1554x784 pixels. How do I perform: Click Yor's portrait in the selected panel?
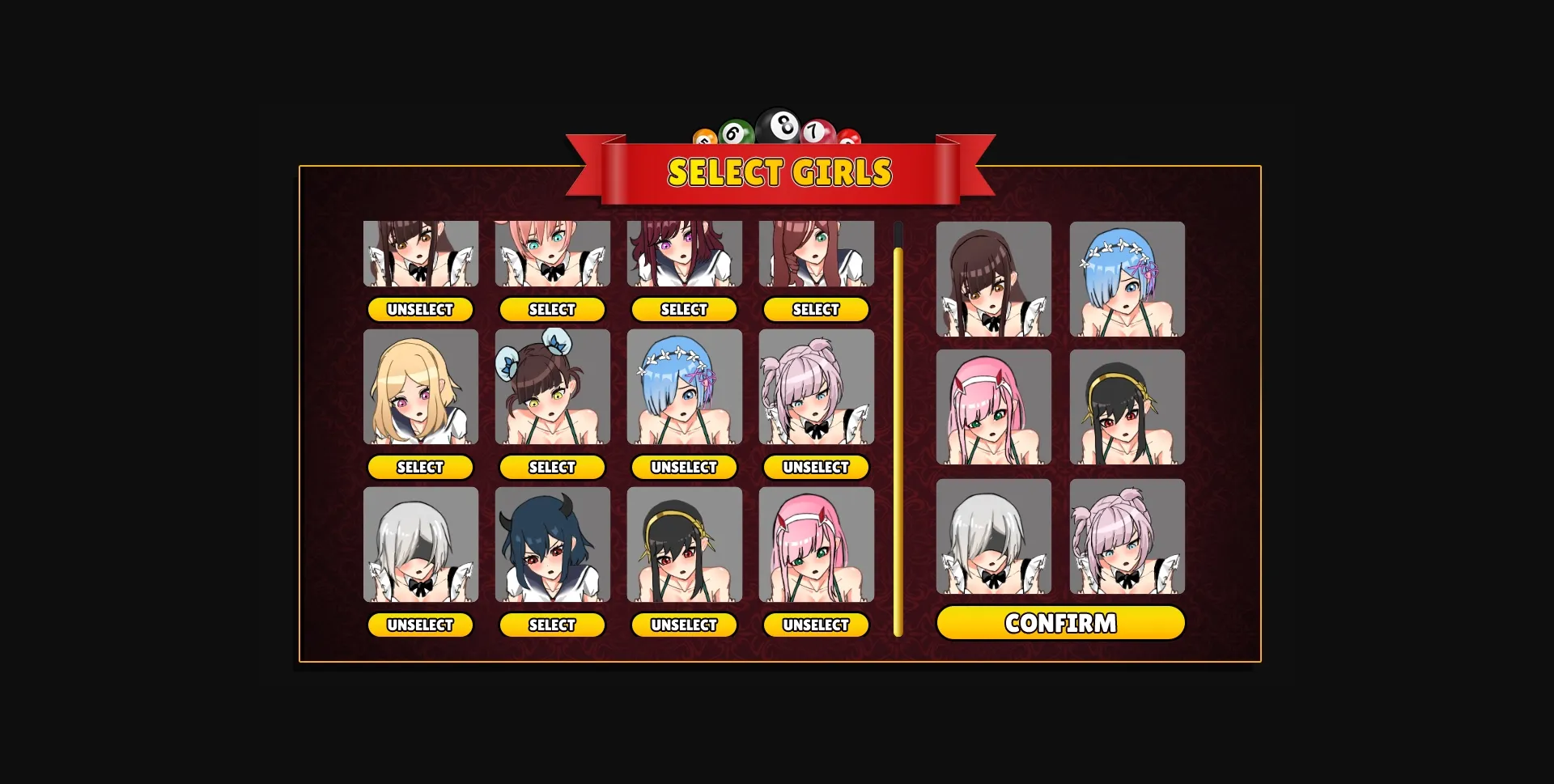pos(1127,407)
